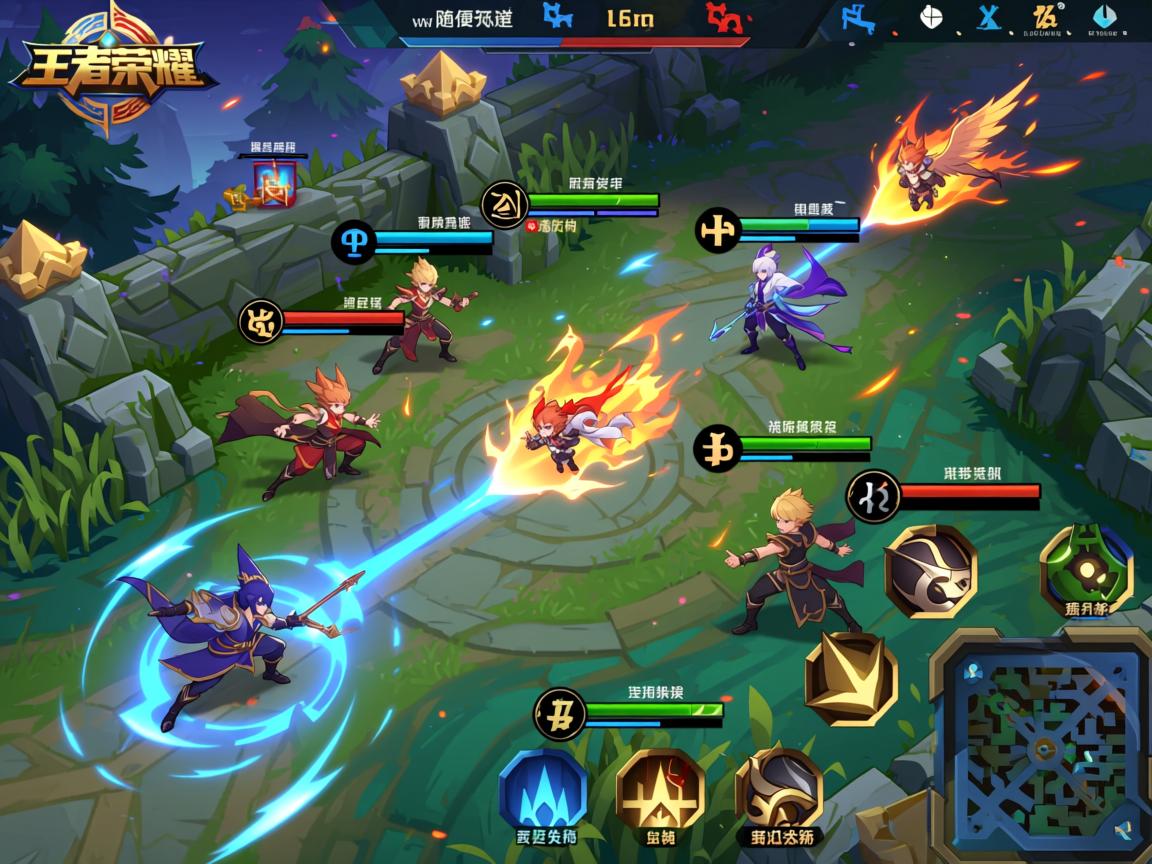This screenshot has height=864, width=1152.
Task: Click the light-blue gem icon at top right
Action: pos(1103,18)
